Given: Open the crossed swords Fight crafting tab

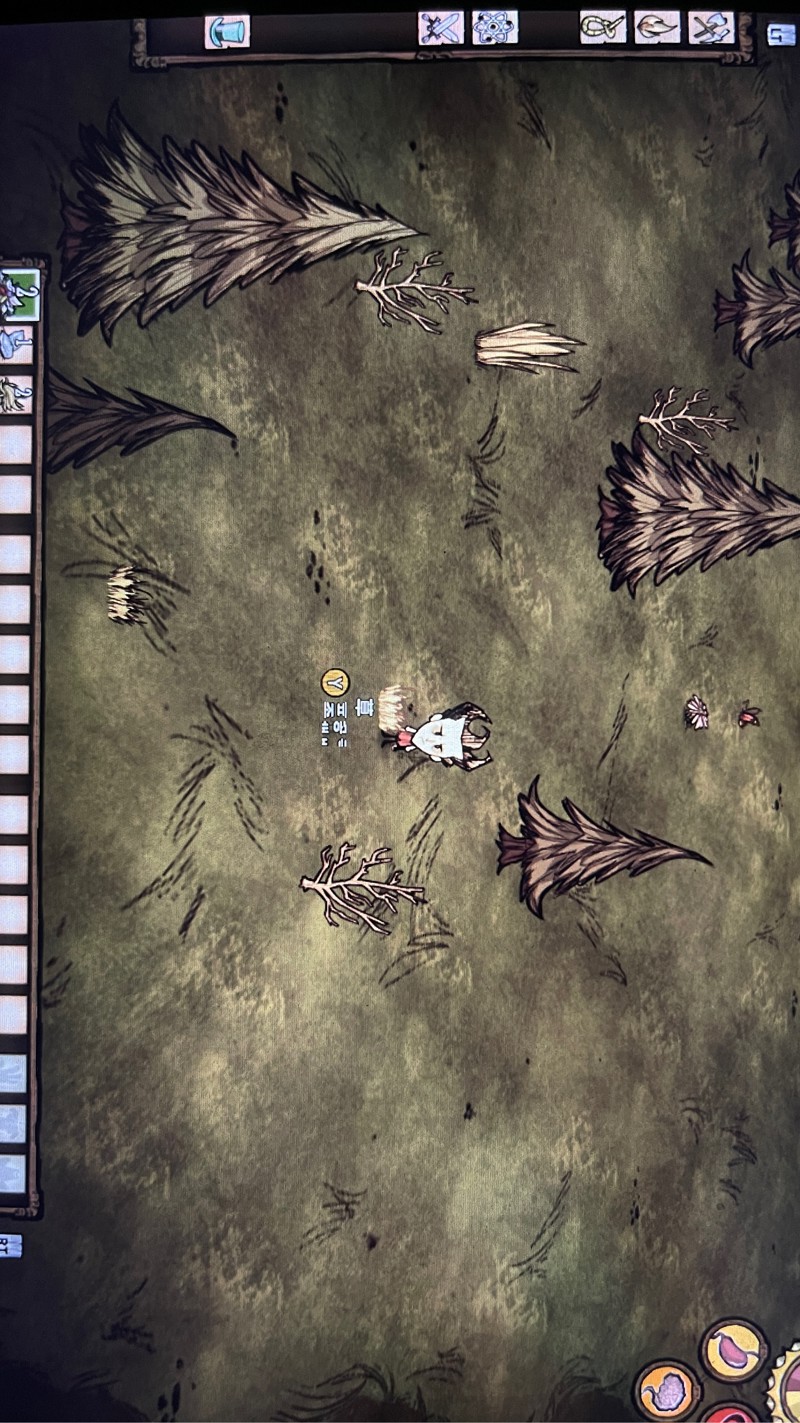Looking at the screenshot, I should [x=440, y=27].
